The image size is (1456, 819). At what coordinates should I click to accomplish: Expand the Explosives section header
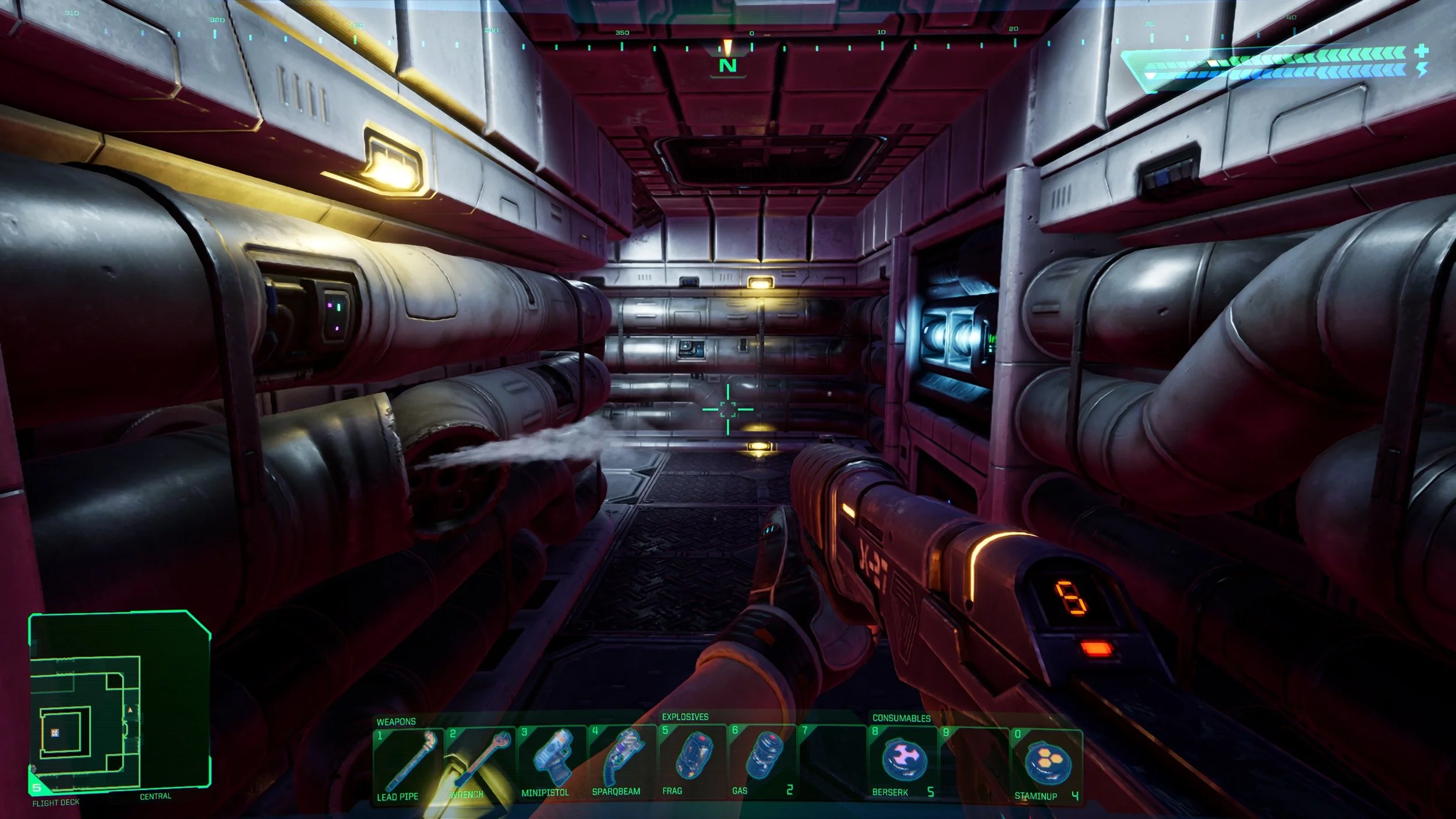[684, 719]
